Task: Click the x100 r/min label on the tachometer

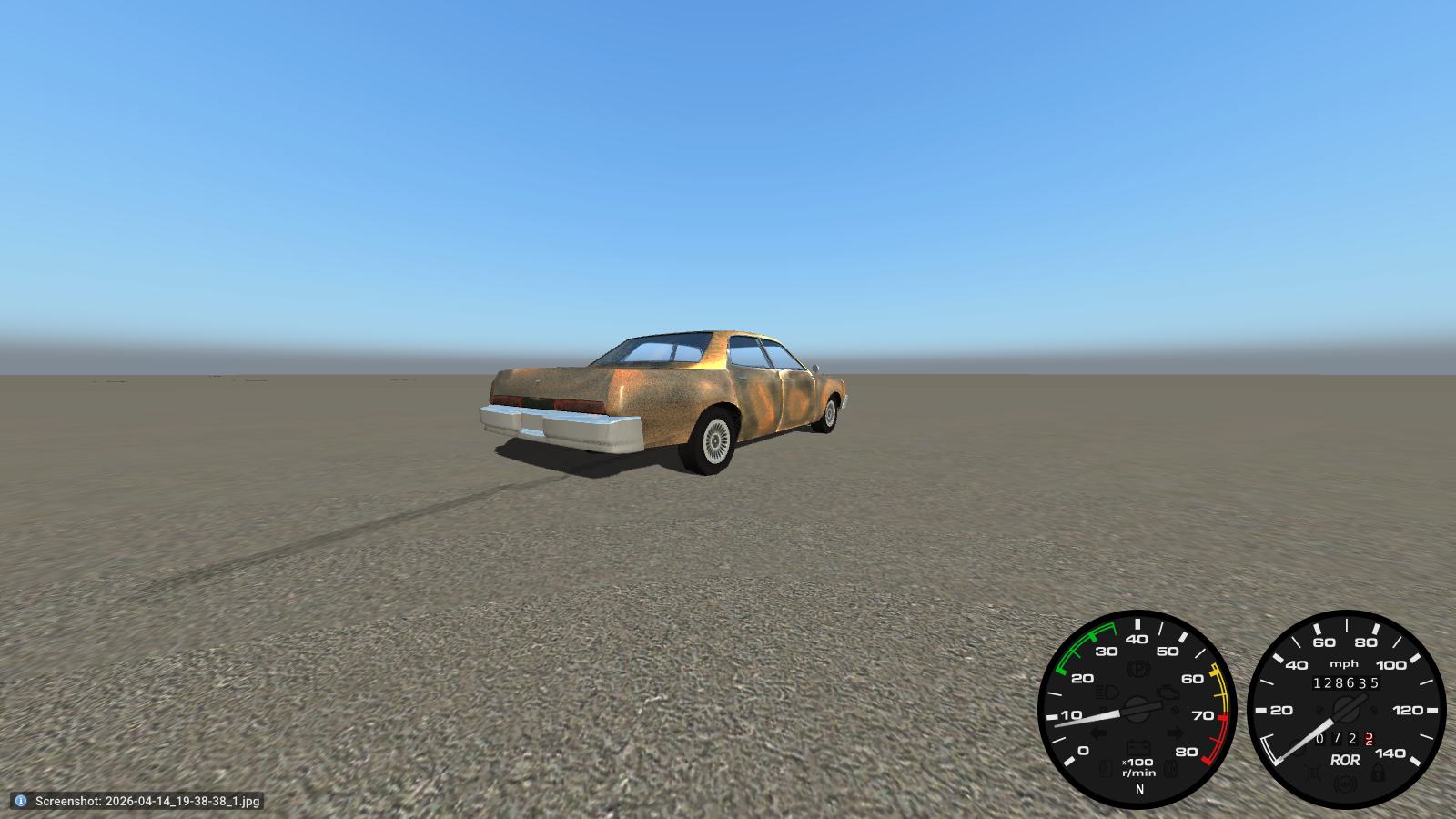Action: (1138, 767)
